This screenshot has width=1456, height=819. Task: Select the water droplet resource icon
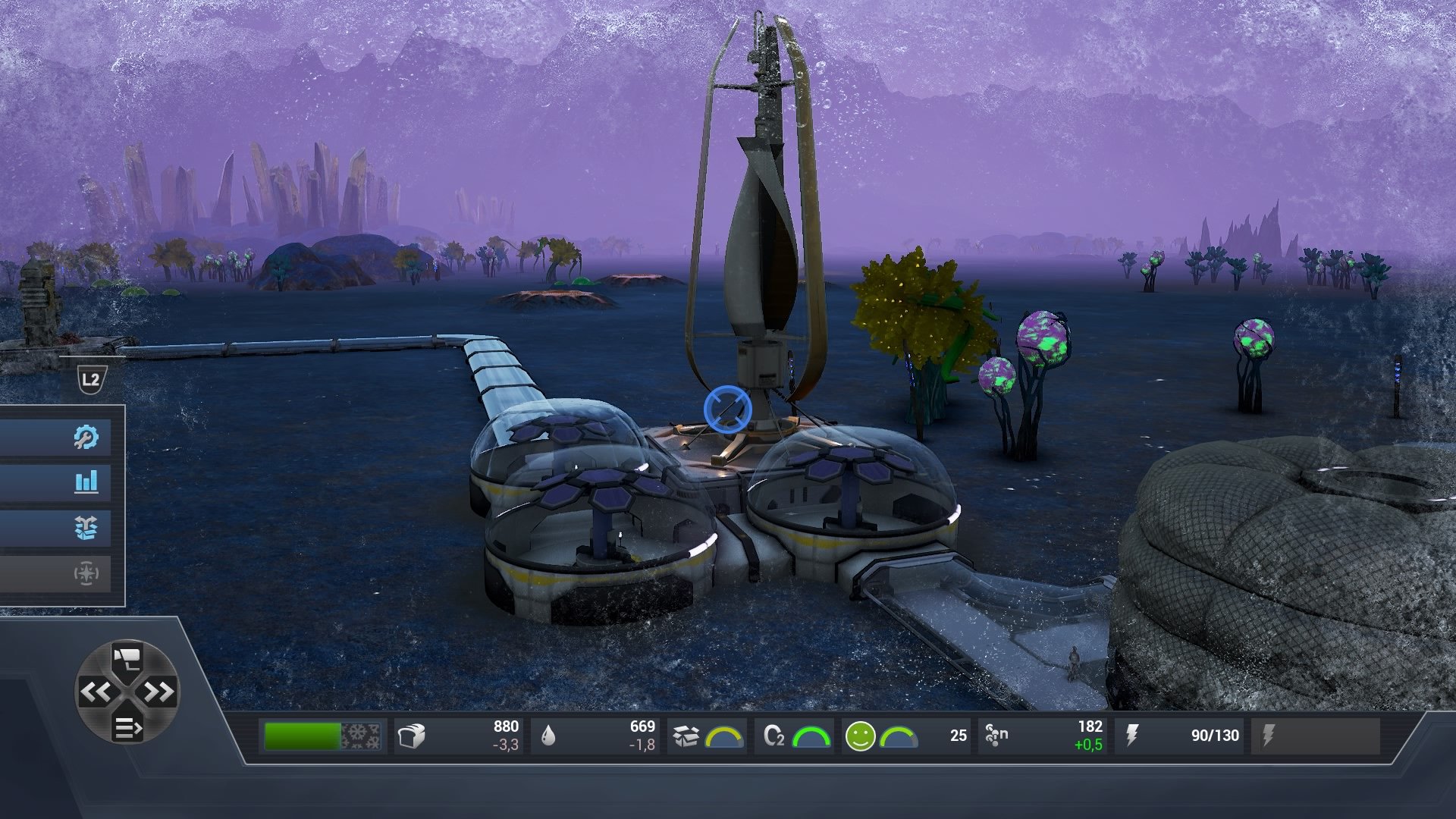coord(550,733)
